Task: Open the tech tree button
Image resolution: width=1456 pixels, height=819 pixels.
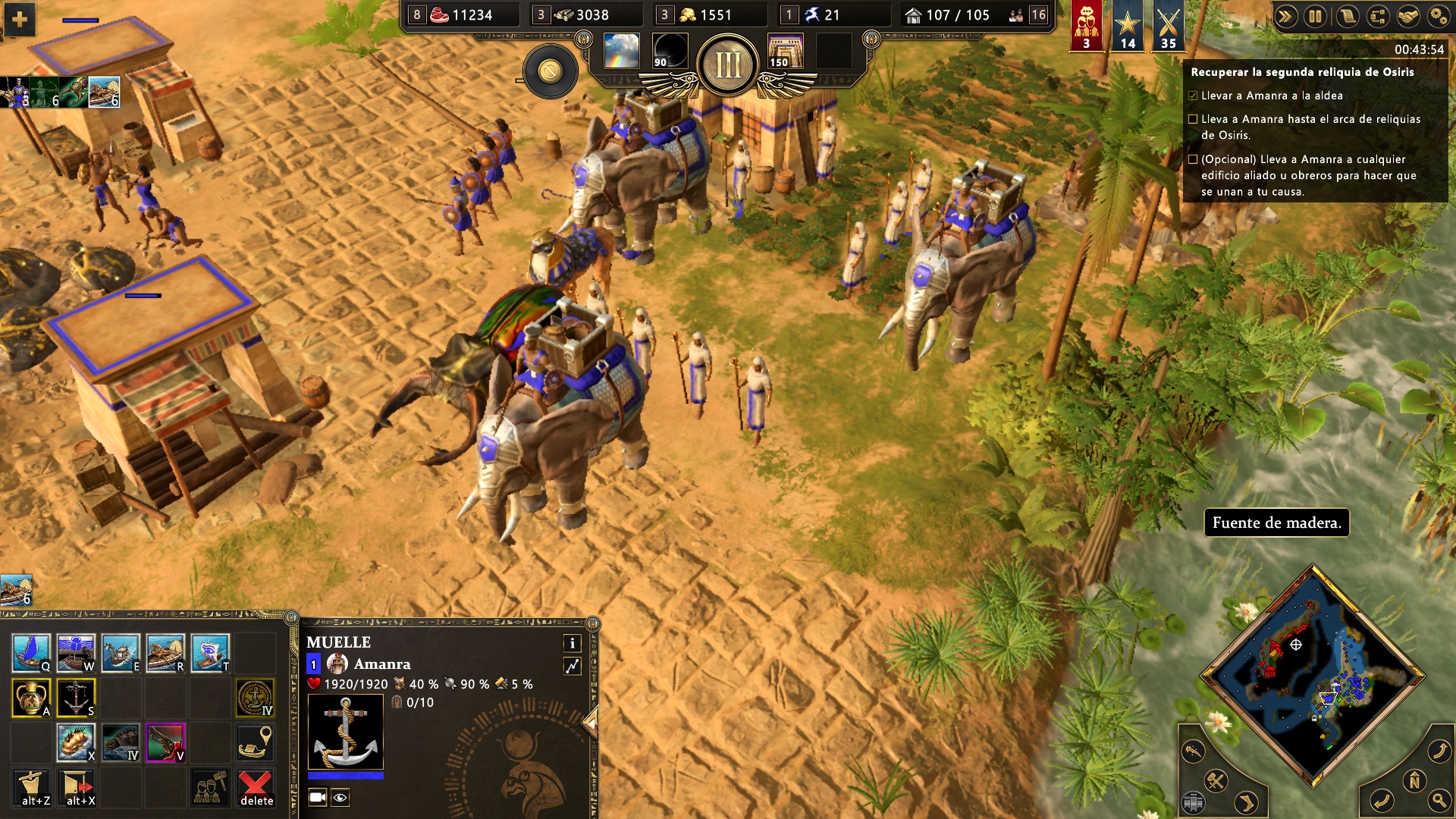Action: [x=1377, y=16]
